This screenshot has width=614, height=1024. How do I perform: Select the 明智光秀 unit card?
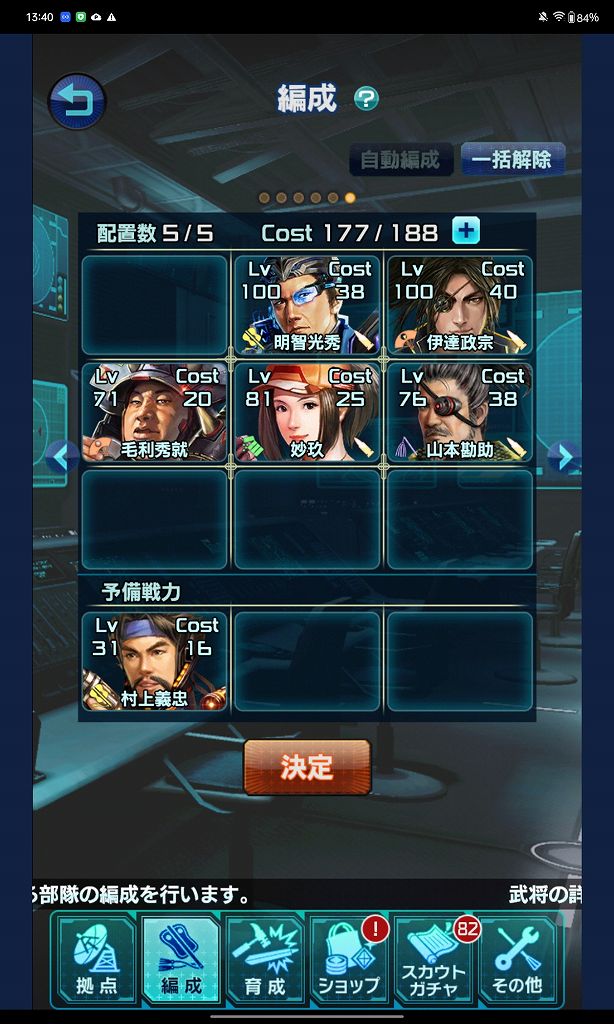307,305
